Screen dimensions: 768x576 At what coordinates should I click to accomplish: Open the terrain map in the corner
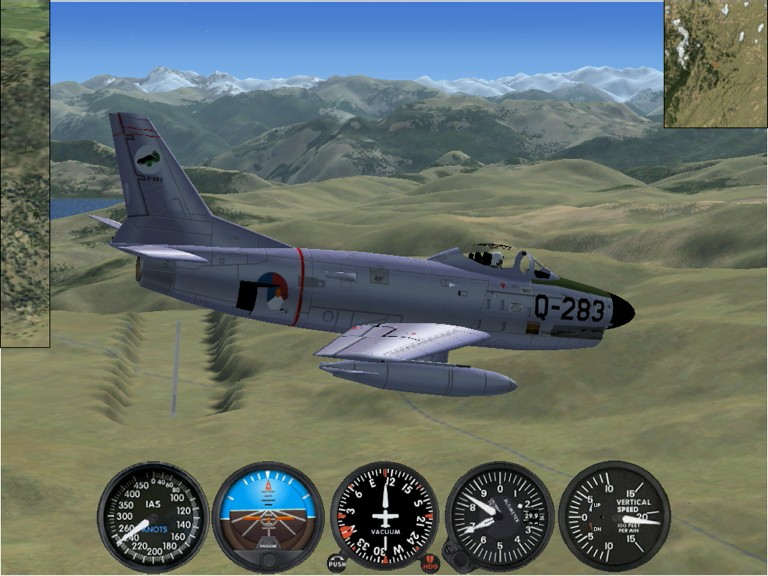click(x=716, y=64)
